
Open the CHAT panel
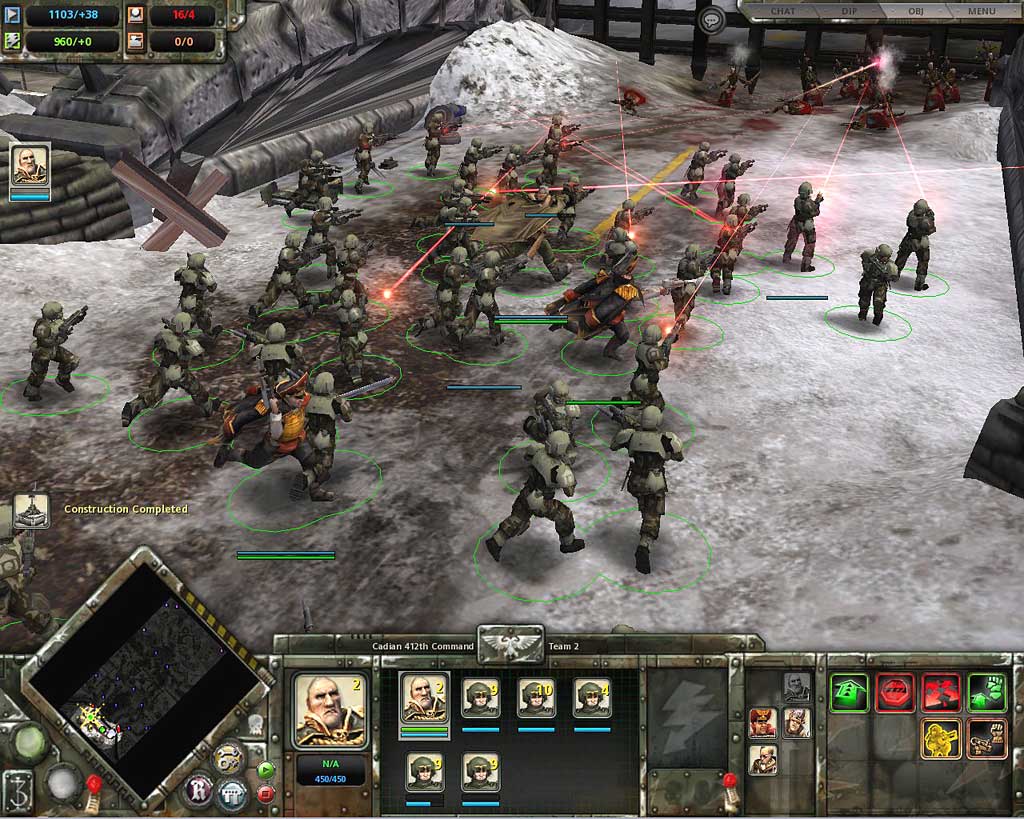(x=782, y=11)
